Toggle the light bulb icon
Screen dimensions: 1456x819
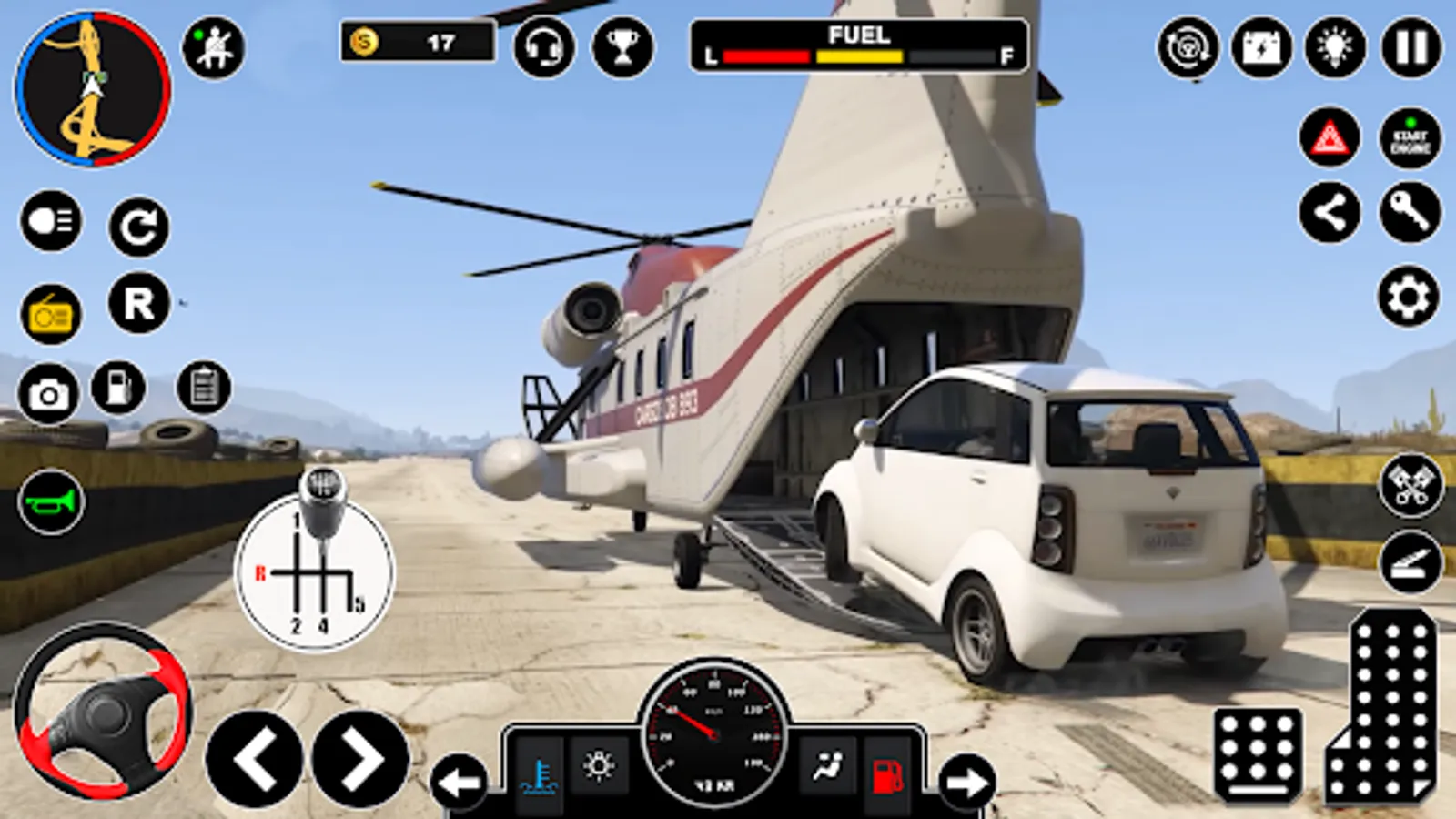point(1335,47)
